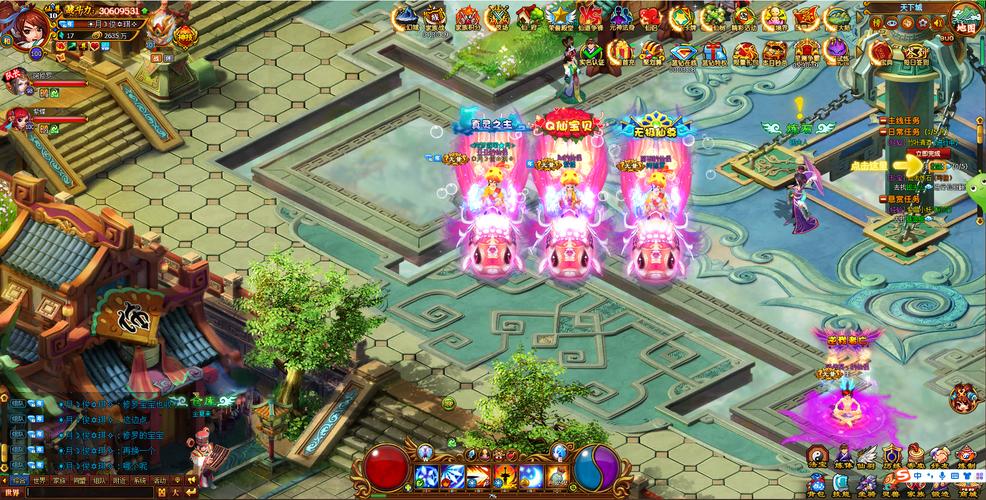986x500 pixels.
Task: Click the Sogou input method toolbar logo
Action: pyautogui.click(x=902, y=474)
